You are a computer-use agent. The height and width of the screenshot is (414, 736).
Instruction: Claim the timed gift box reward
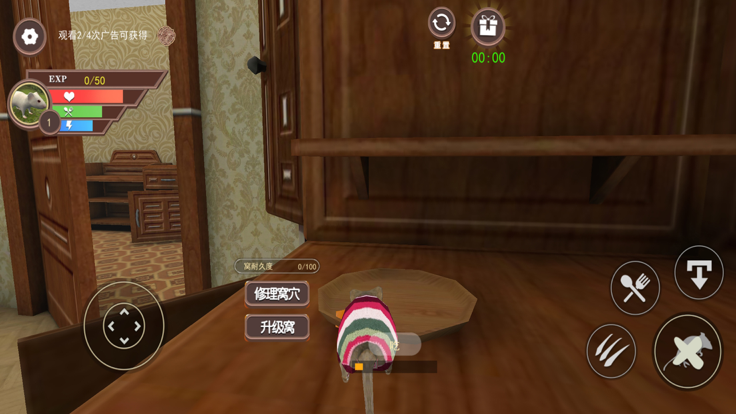click(488, 27)
